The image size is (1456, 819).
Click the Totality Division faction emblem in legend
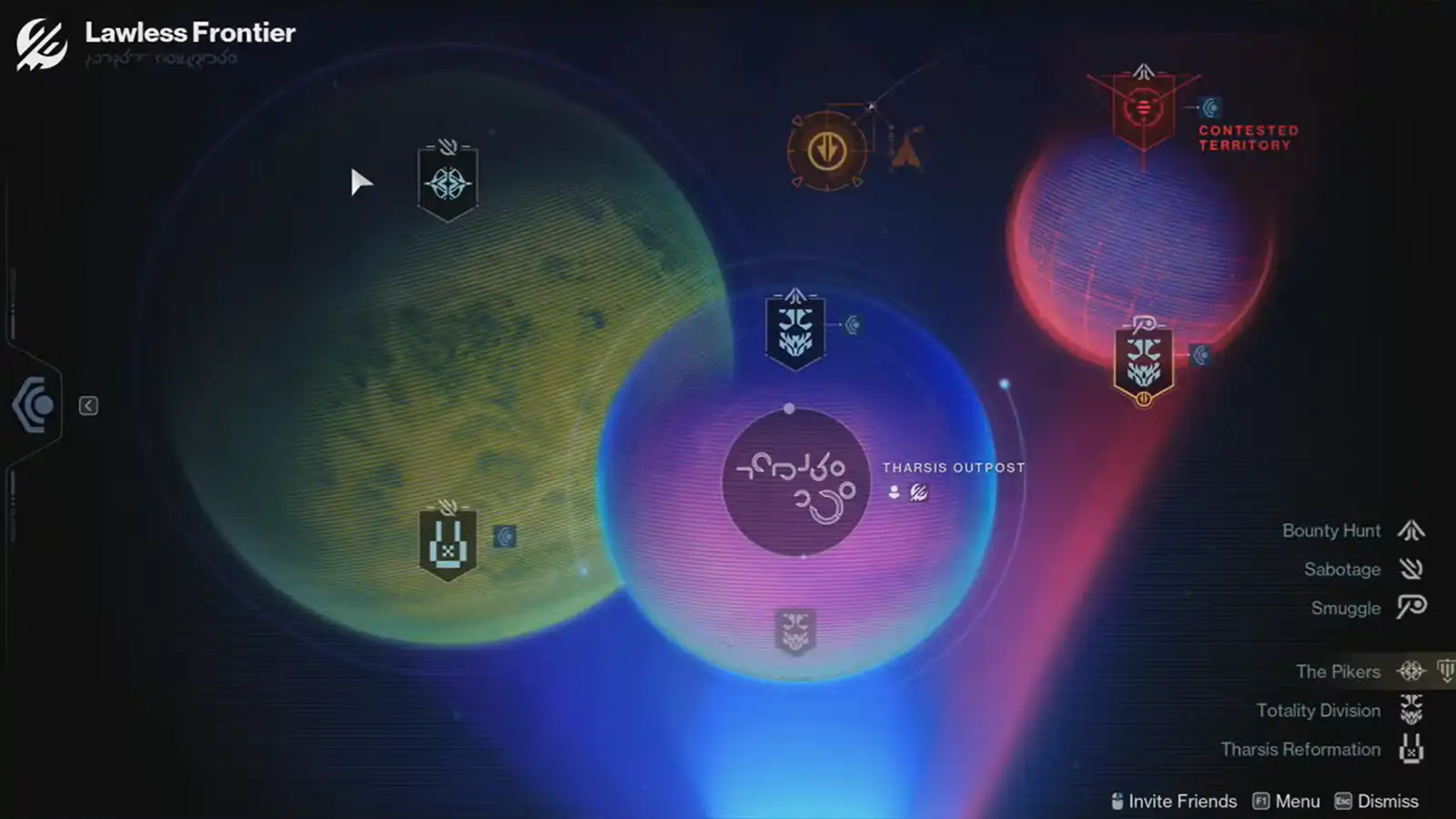pyautogui.click(x=1412, y=711)
